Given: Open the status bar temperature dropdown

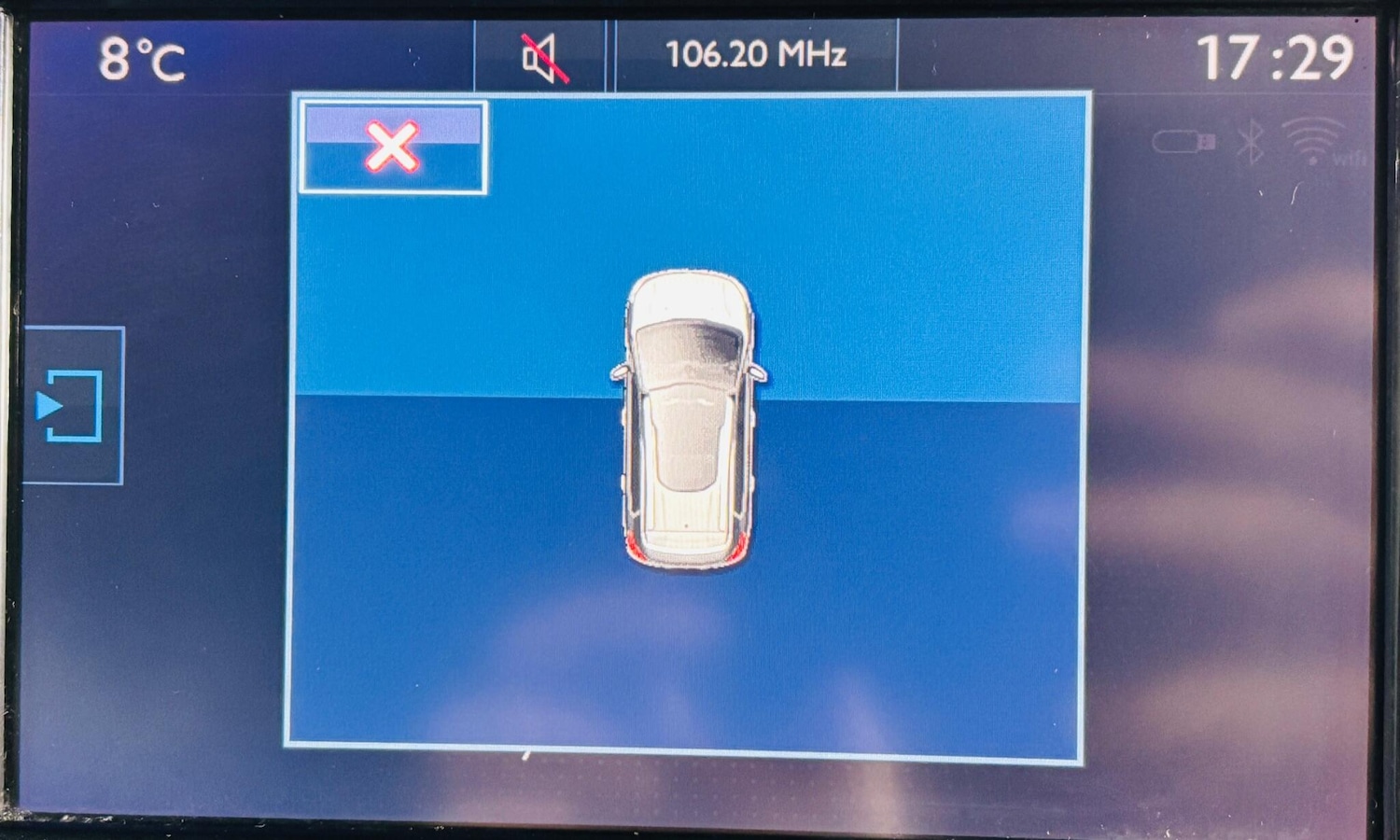Looking at the screenshot, I should [x=142, y=58].
